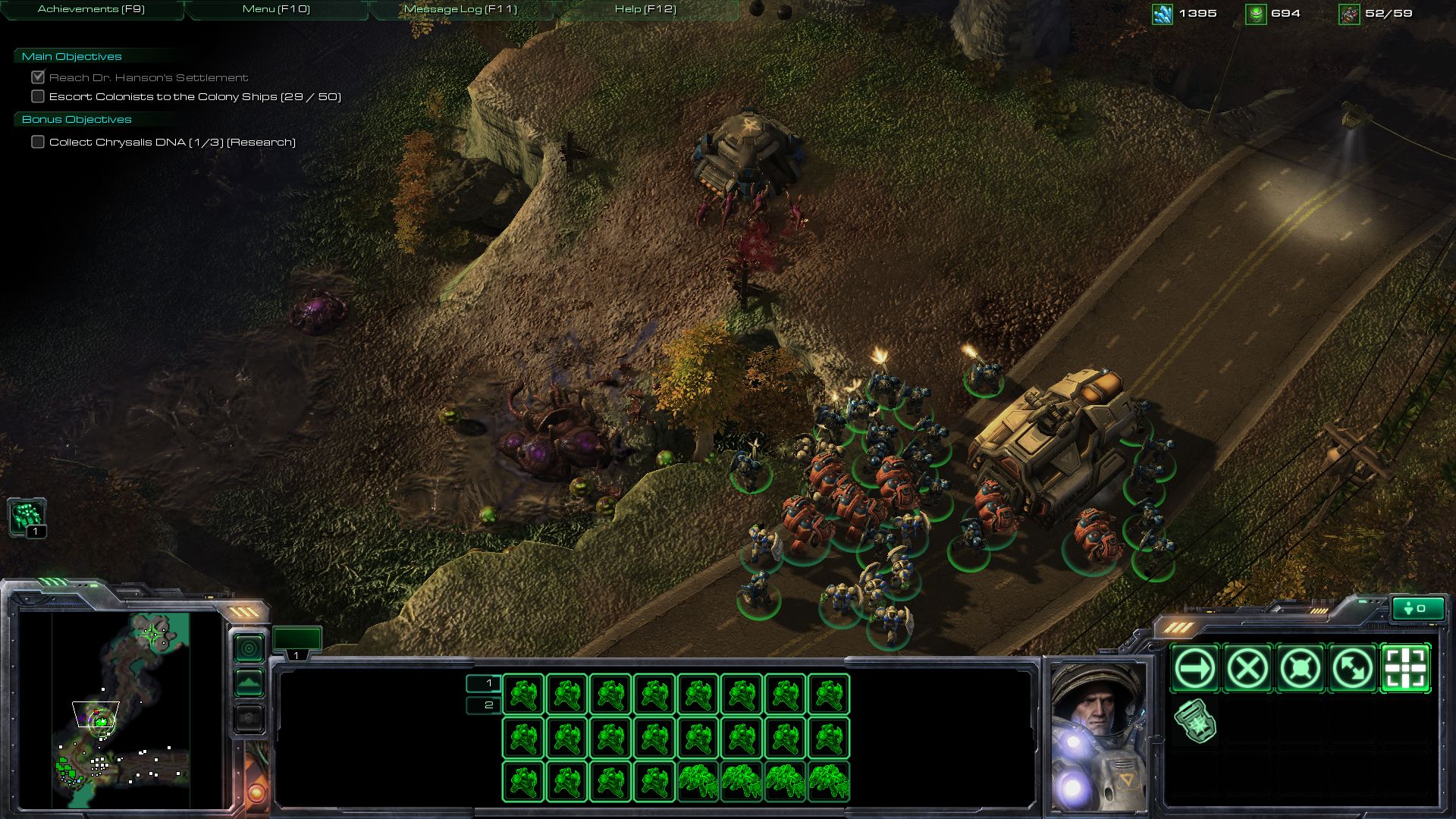The width and height of the screenshot is (1456, 819).
Task: Choose the Move command
Action: [x=1195, y=669]
